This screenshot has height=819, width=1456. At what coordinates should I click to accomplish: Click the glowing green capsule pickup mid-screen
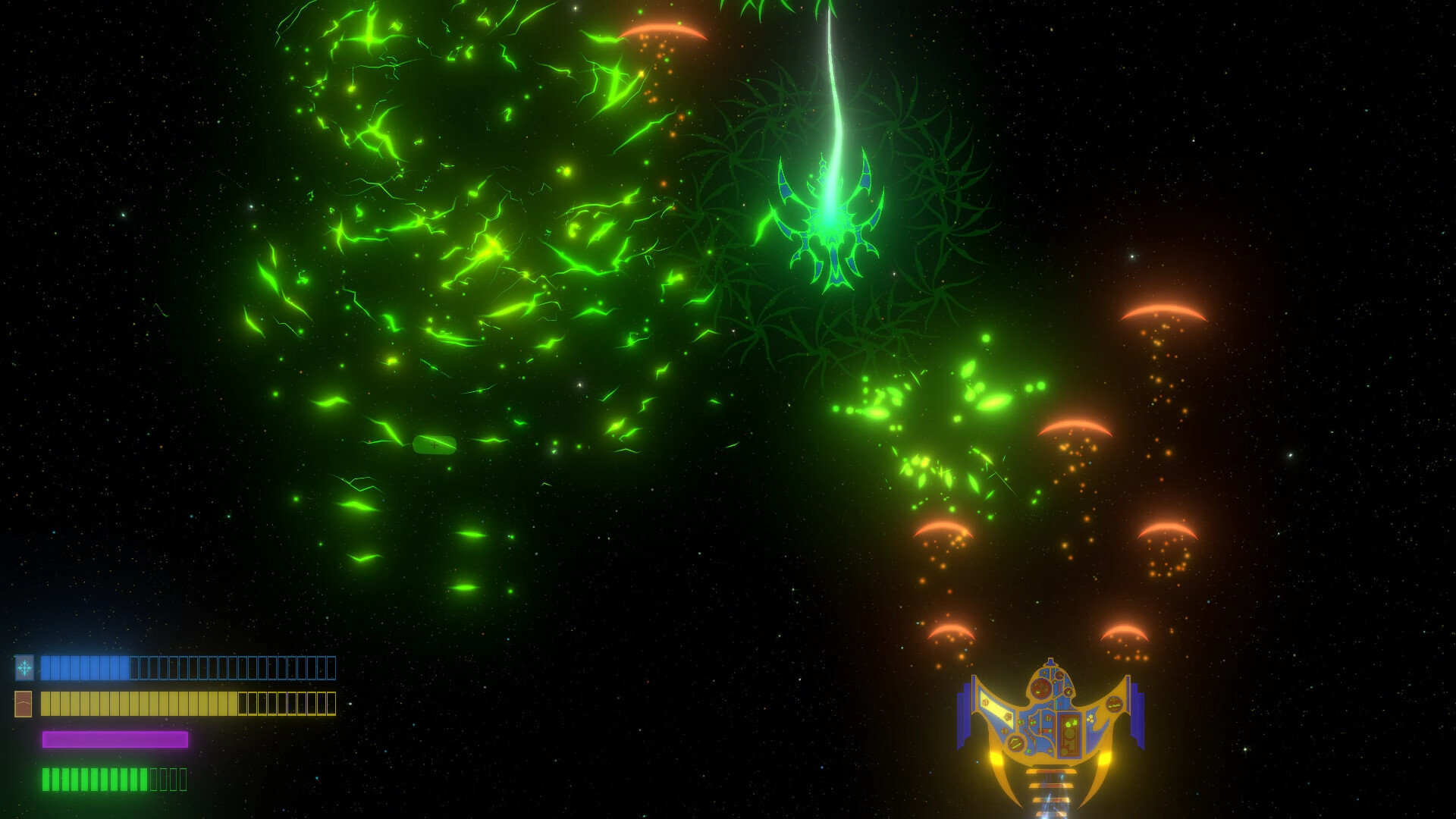(x=433, y=447)
